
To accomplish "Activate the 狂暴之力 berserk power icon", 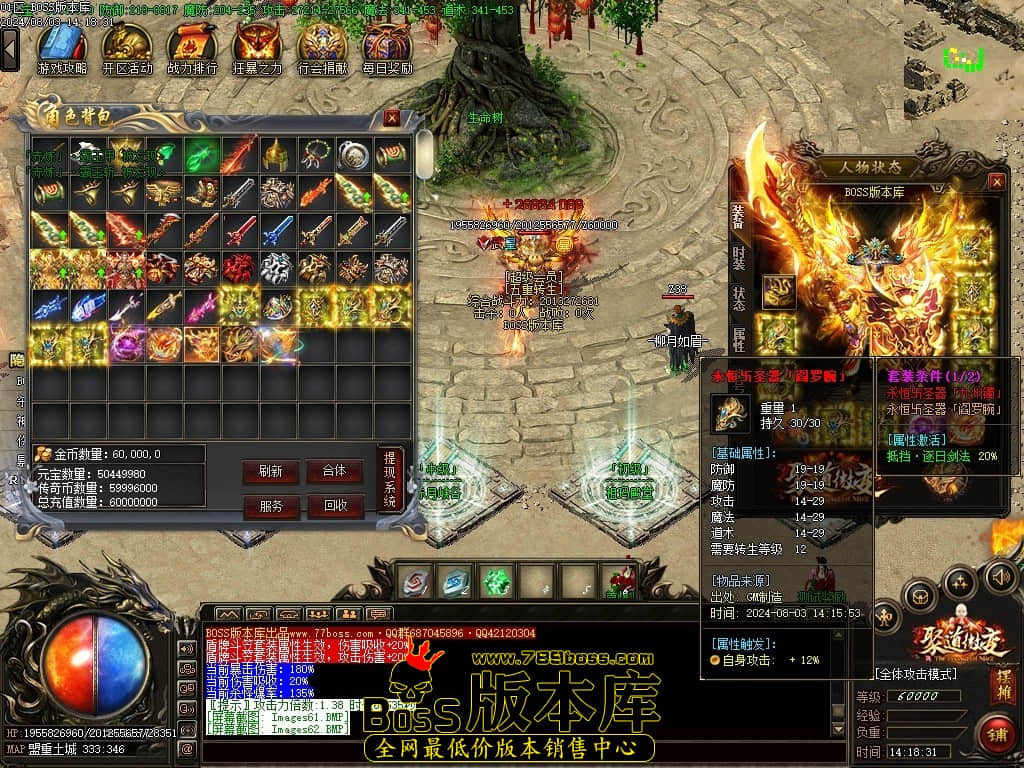I will click(257, 48).
